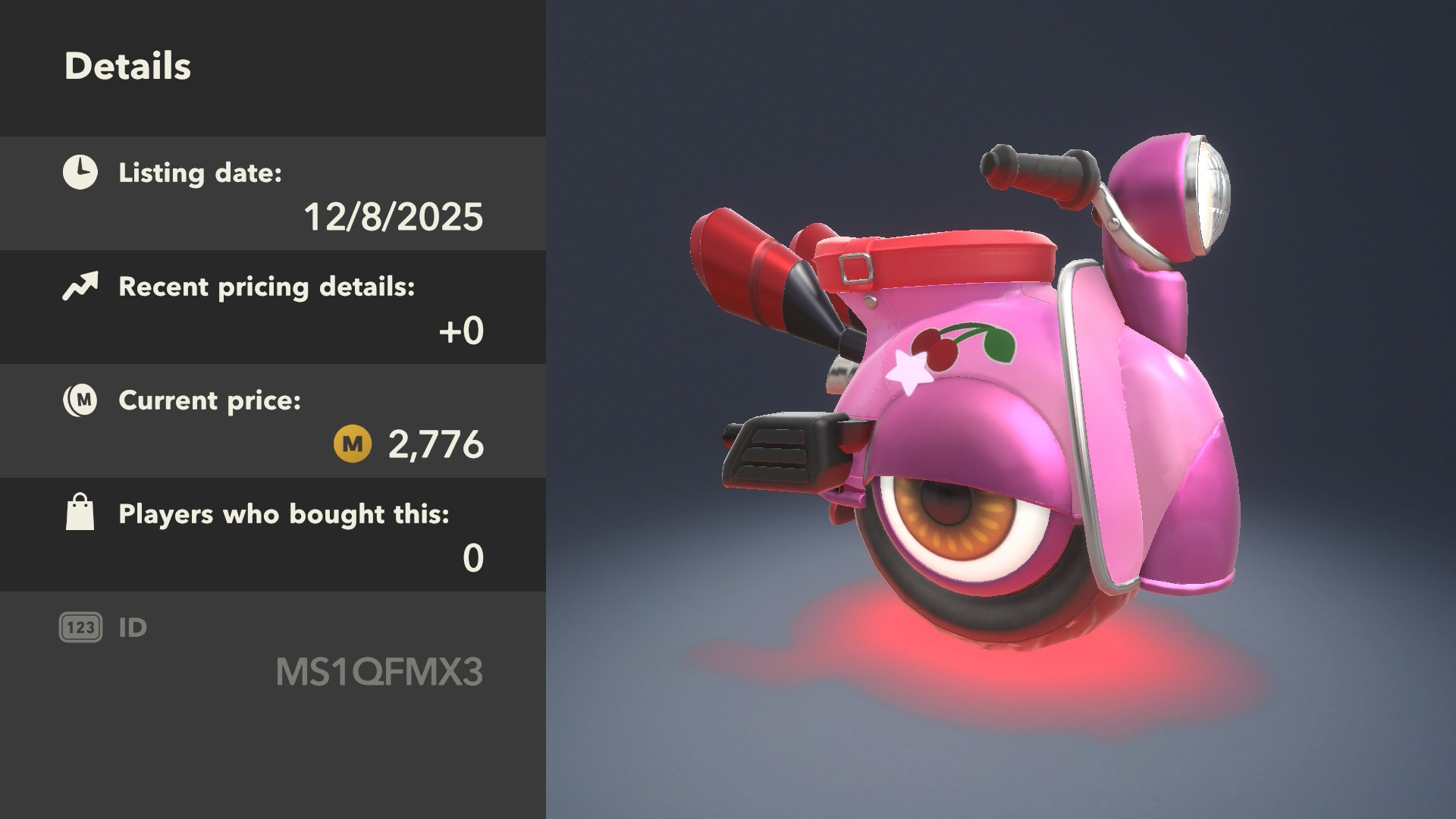Choose the Players who bought this row
Screen dimensions: 1456x819
tap(273, 535)
